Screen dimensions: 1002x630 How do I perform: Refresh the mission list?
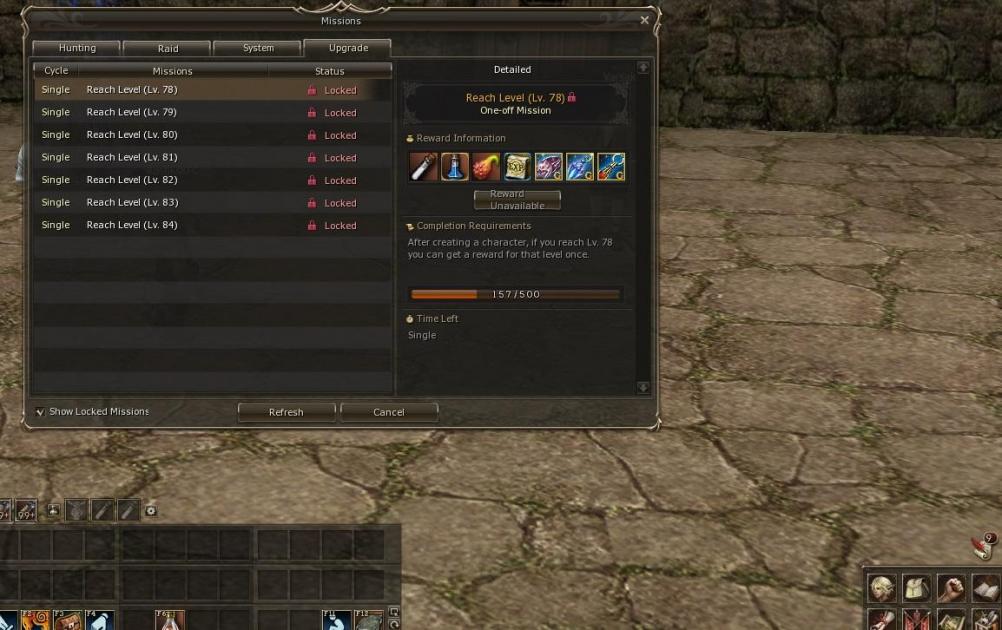click(x=286, y=412)
